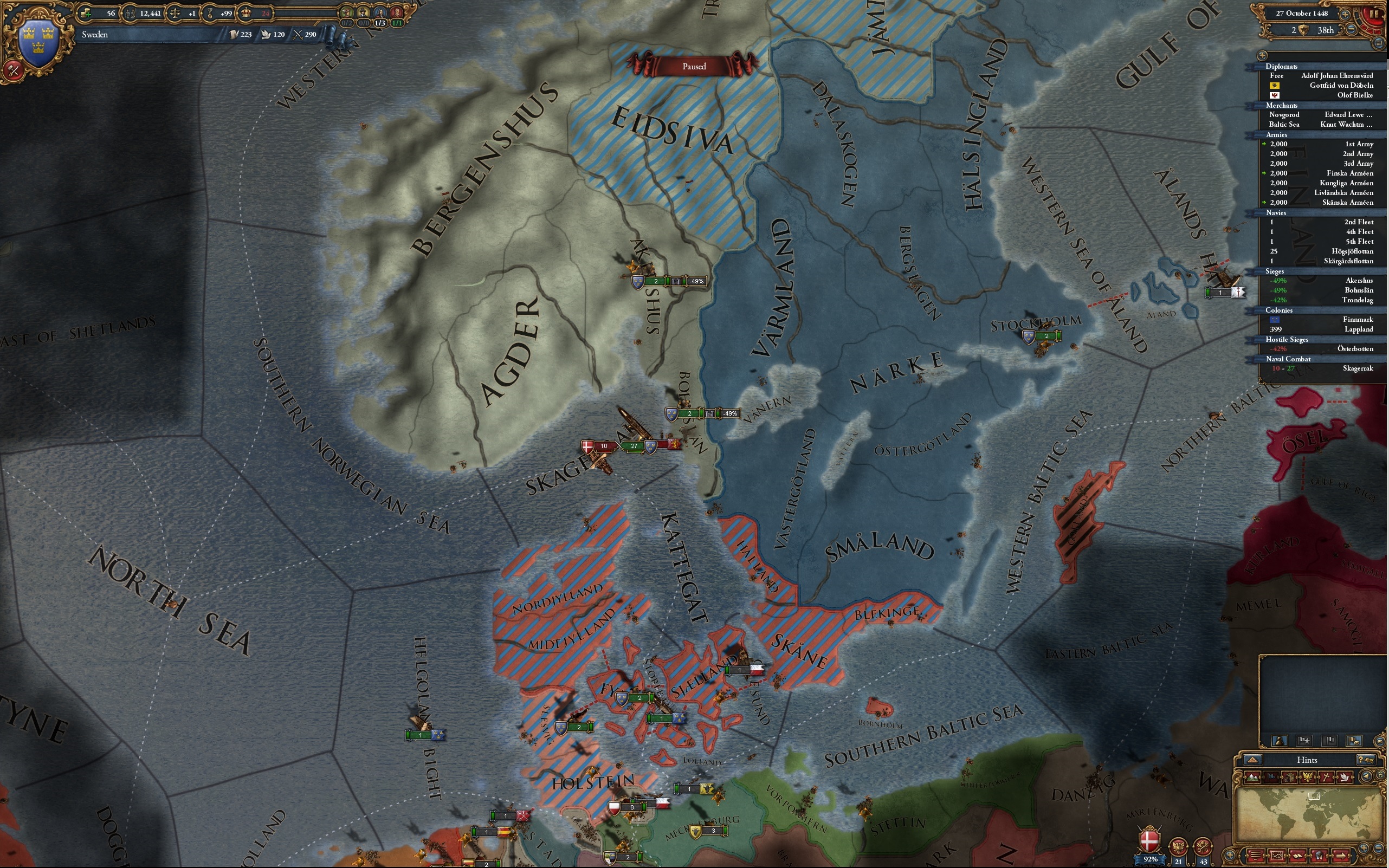
Task: Unpause the game with the pause button
Action: tap(1373, 13)
